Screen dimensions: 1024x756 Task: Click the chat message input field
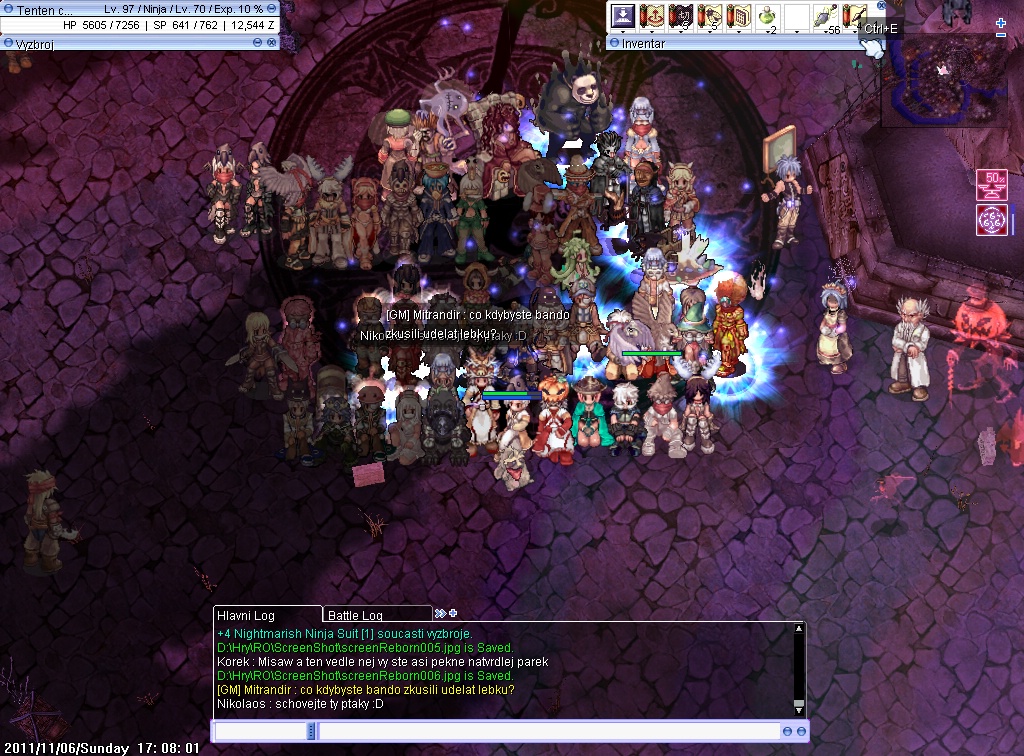(x=548, y=731)
